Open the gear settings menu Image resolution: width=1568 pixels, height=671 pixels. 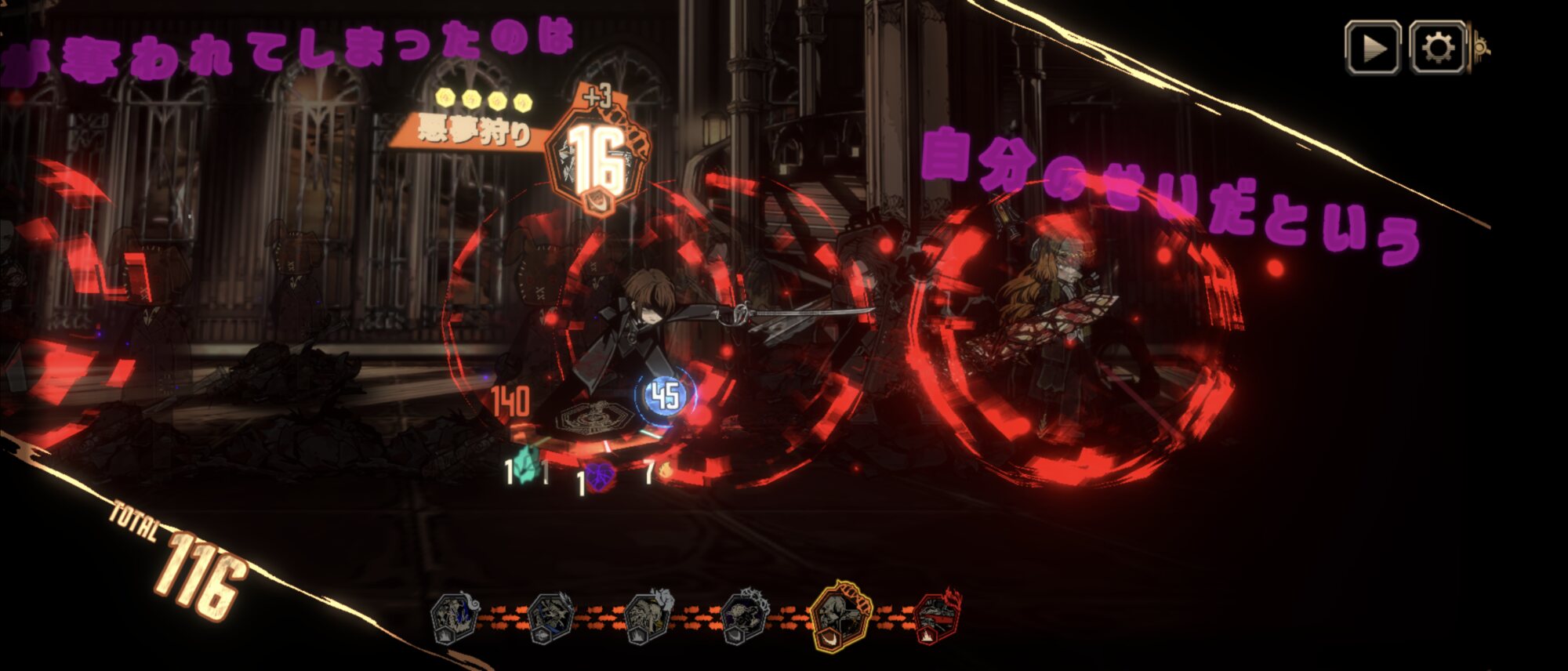coord(1437,49)
